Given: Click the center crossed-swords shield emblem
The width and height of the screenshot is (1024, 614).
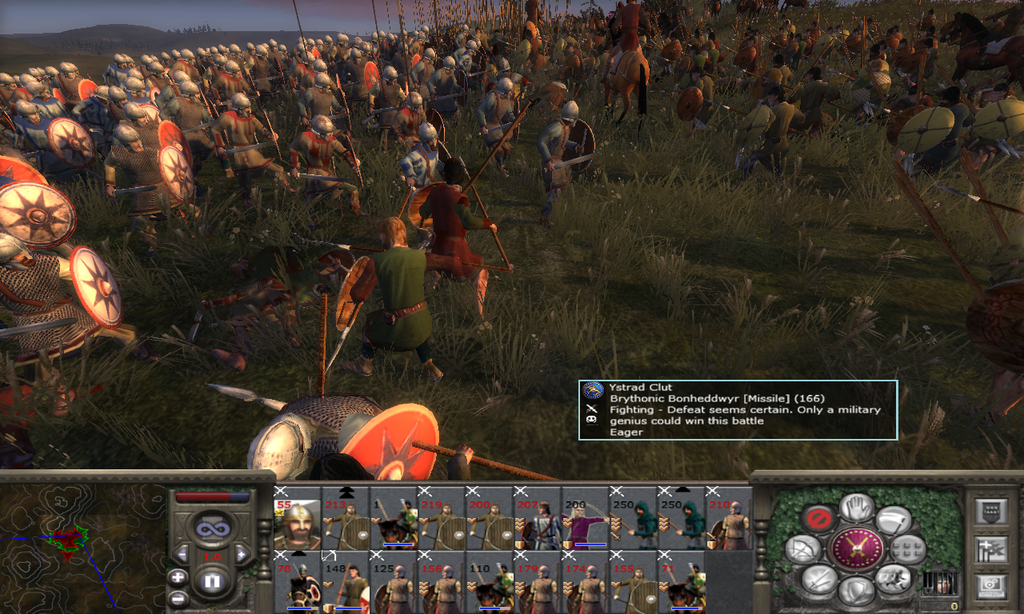Looking at the screenshot, I should click(x=856, y=548).
